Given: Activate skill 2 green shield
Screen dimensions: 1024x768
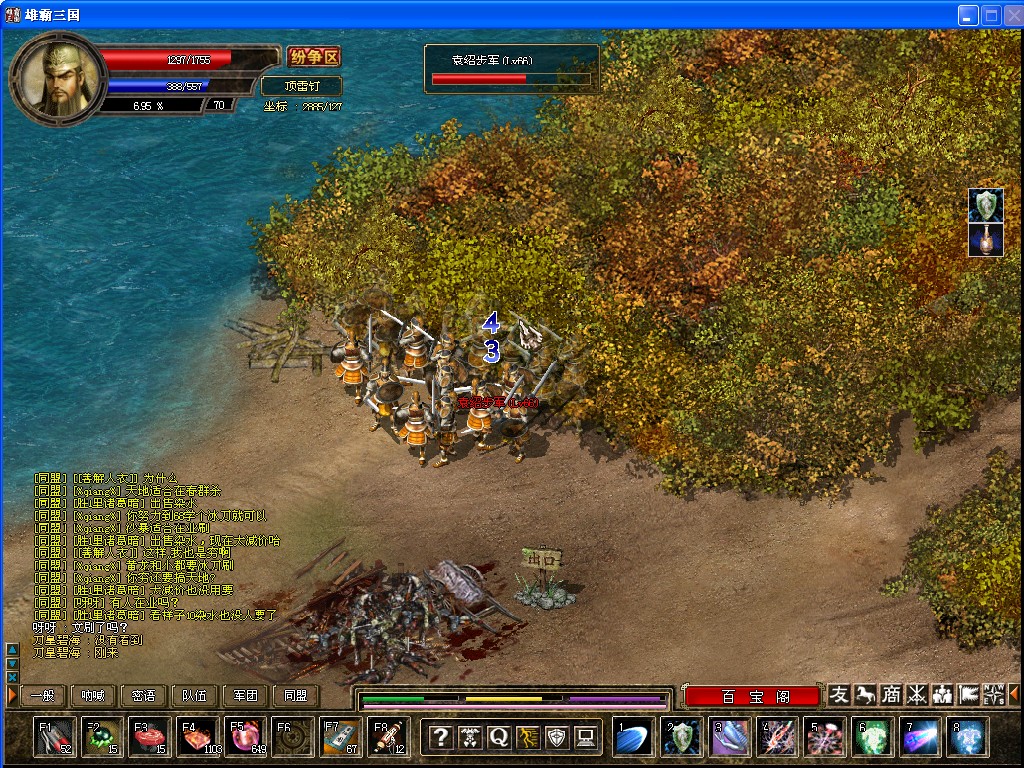Looking at the screenshot, I should click(682, 737).
